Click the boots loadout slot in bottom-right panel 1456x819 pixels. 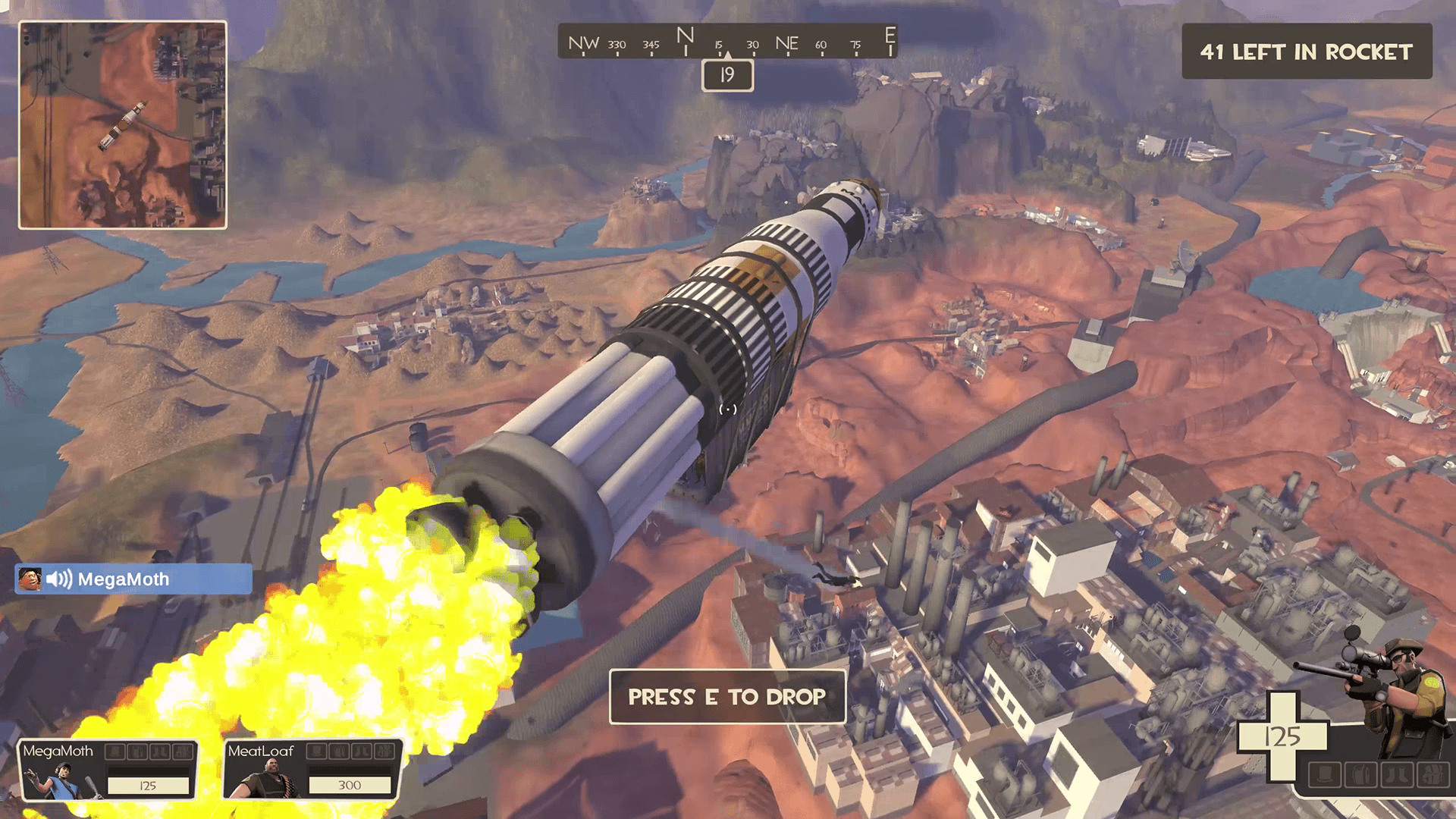click(1398, 774)
